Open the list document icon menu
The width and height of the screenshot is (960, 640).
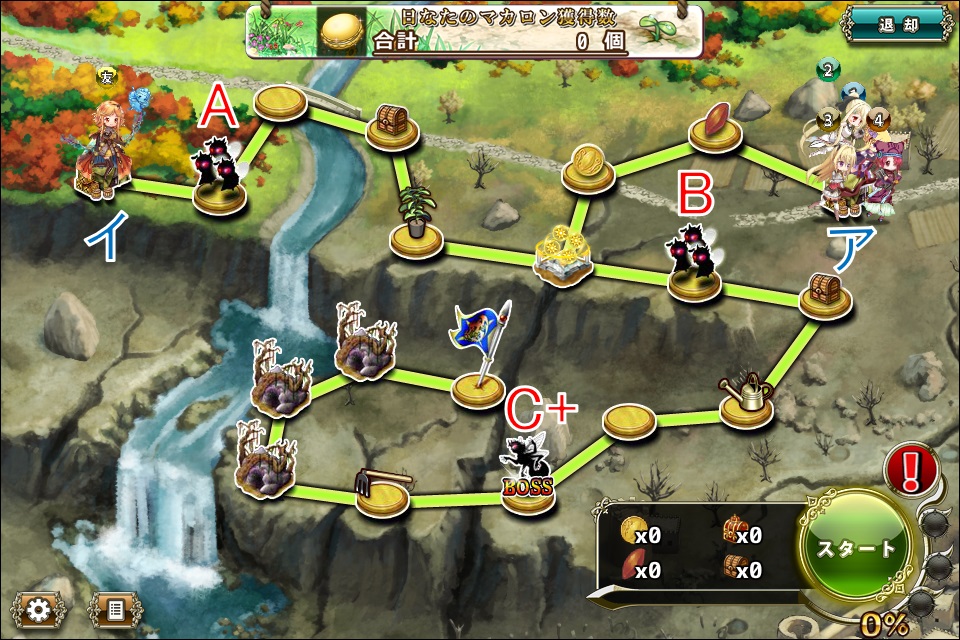pos(115,609)
